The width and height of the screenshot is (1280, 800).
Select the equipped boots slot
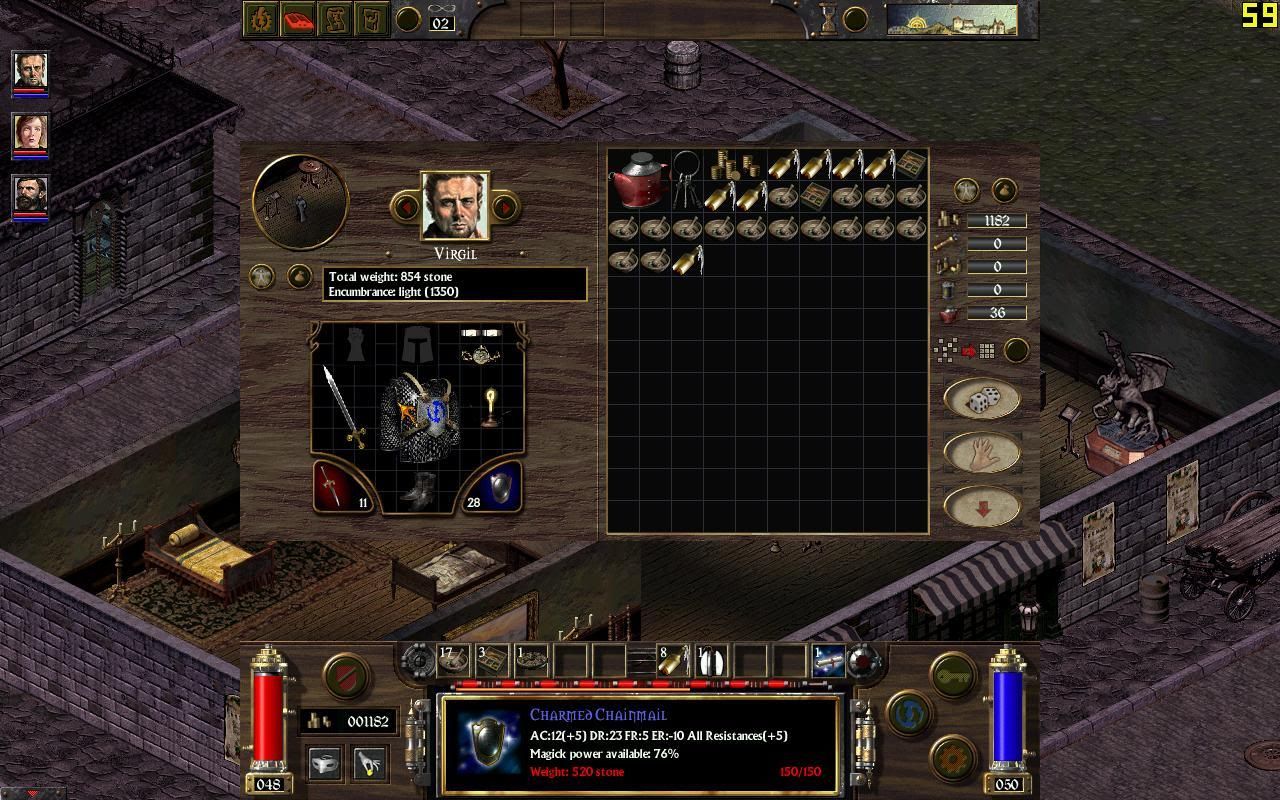click(418, 489)
